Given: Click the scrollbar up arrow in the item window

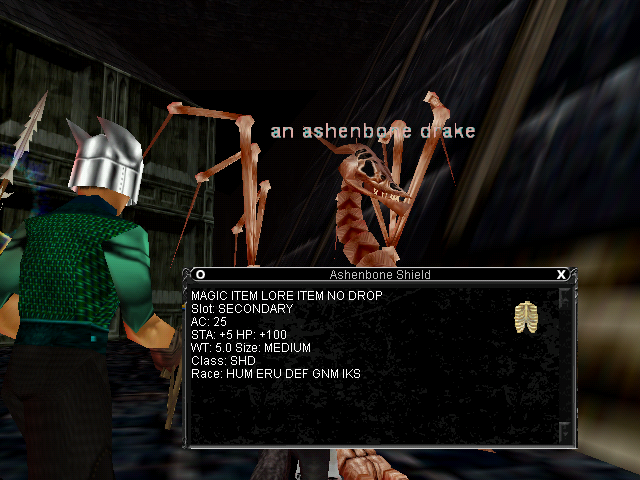Looking at the screenshot, I should 564,298.
